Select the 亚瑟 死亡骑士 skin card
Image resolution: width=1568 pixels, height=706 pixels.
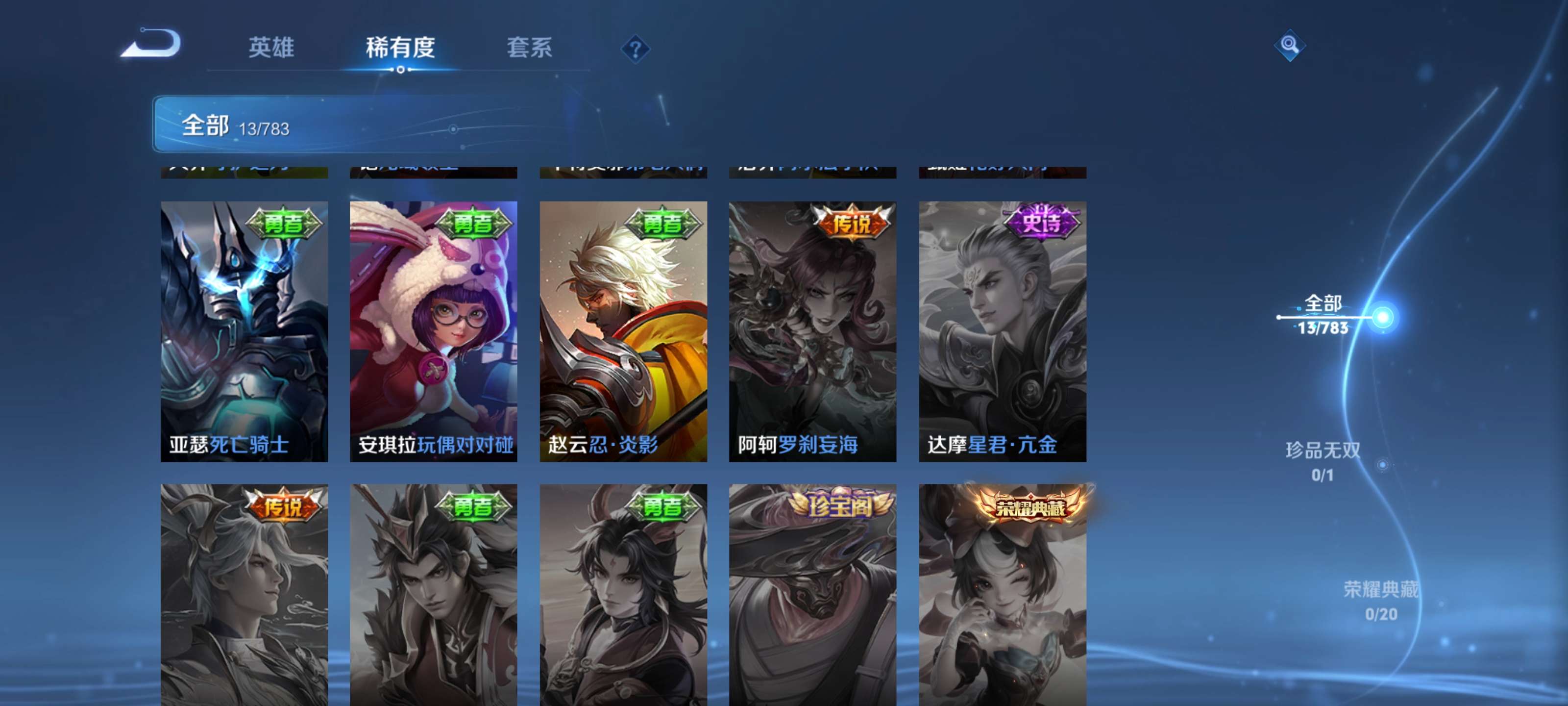click(x=244, y=331)
